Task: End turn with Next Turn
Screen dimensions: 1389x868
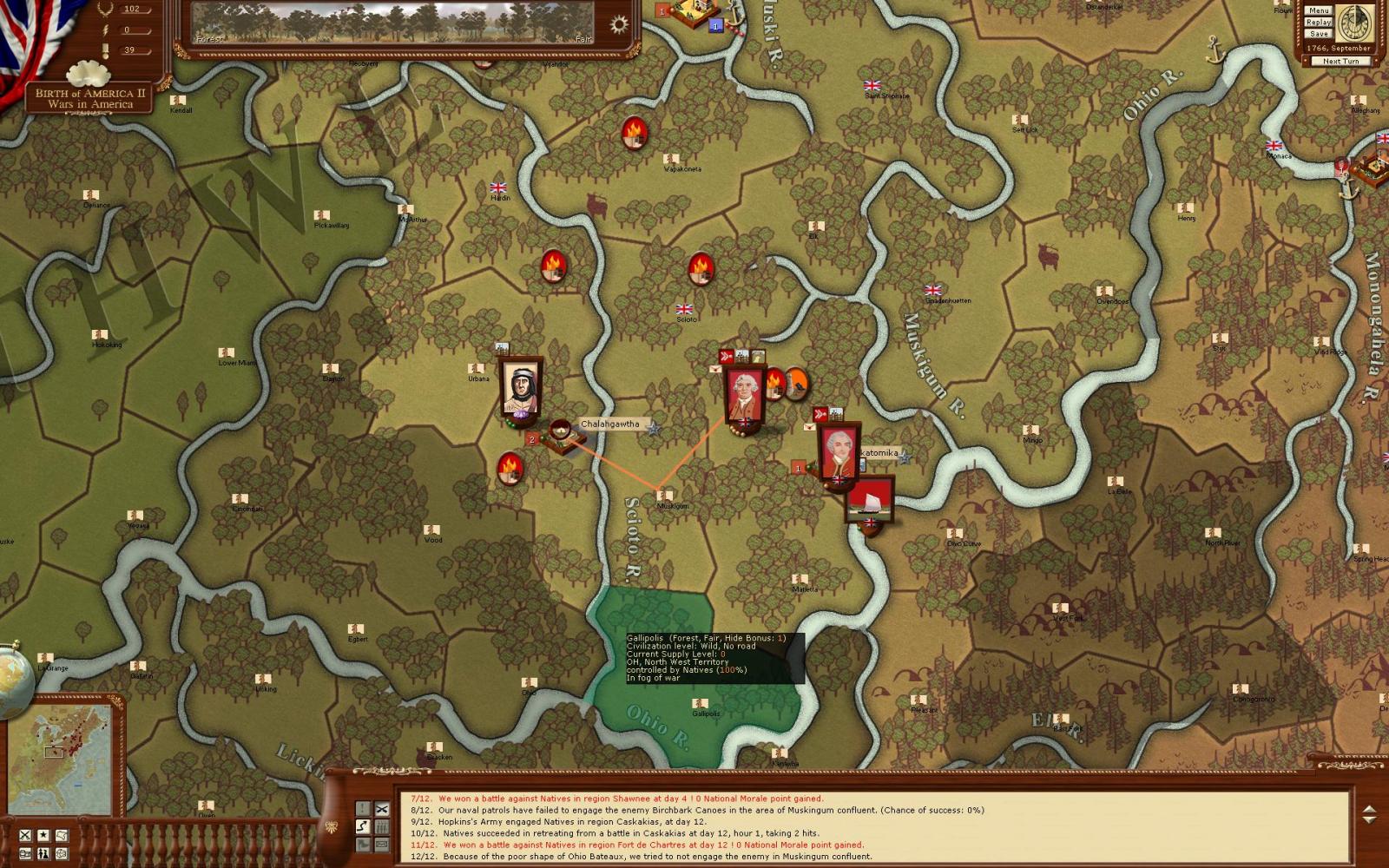Action: click(1340, 61)
